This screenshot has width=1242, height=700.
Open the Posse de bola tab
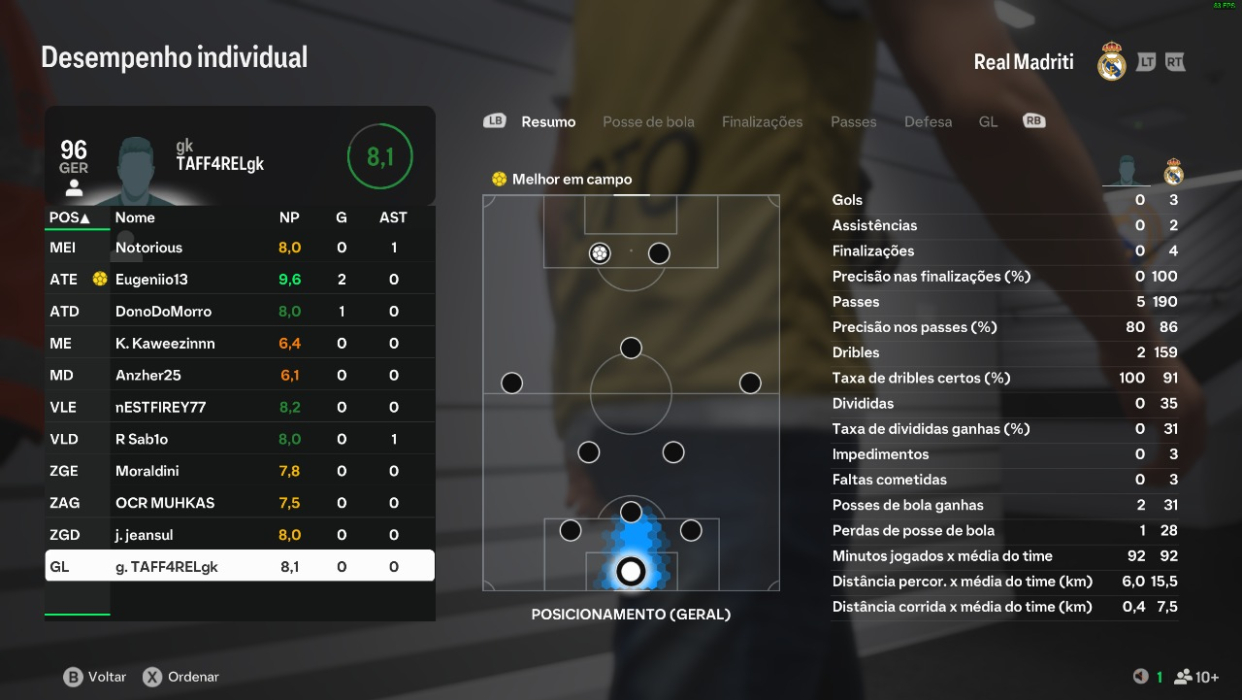[648, 122]
